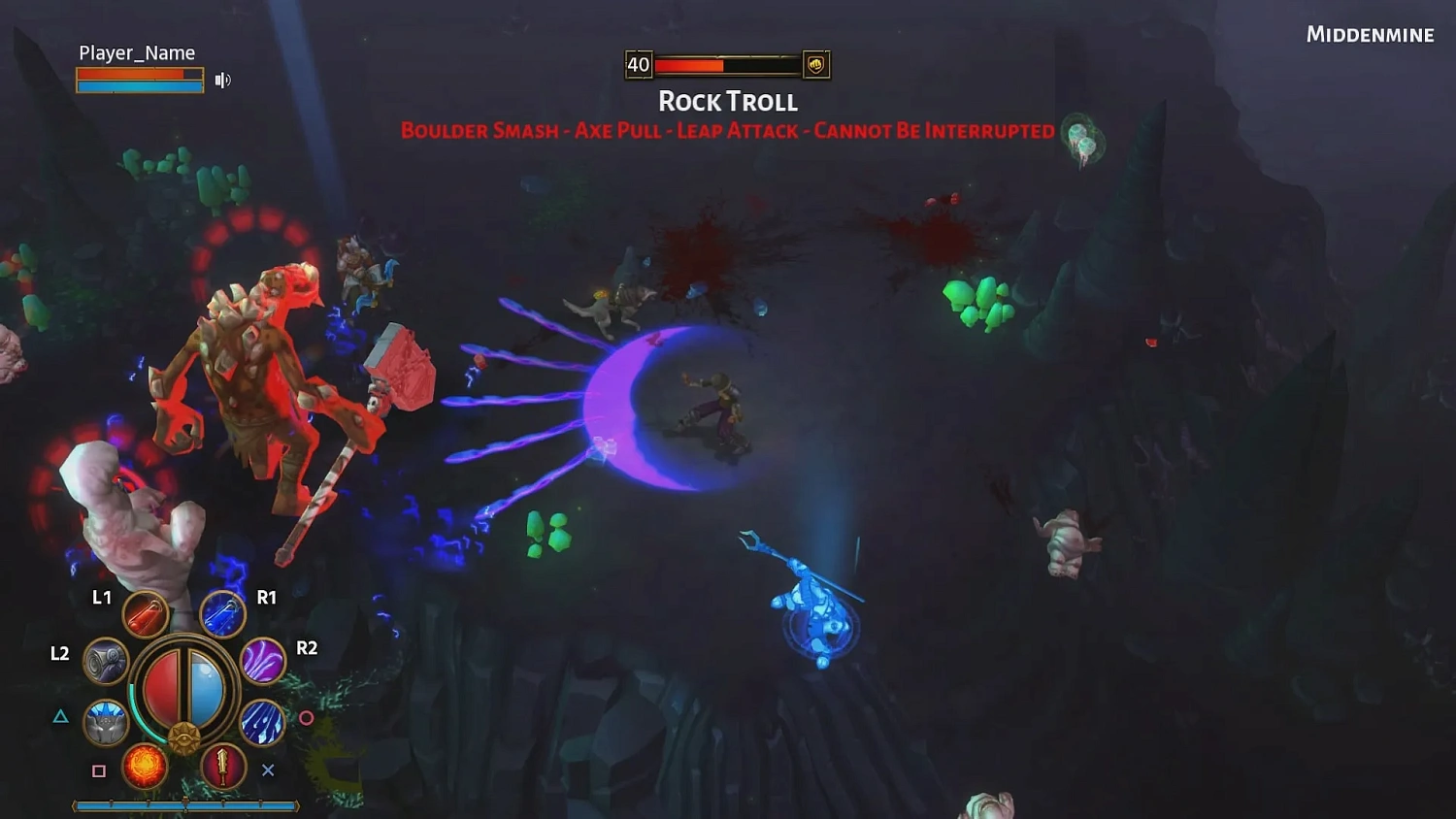Click the experience bar at the bottom
The height and width of the screenshot is (819, 1456).
coord(184,804)
